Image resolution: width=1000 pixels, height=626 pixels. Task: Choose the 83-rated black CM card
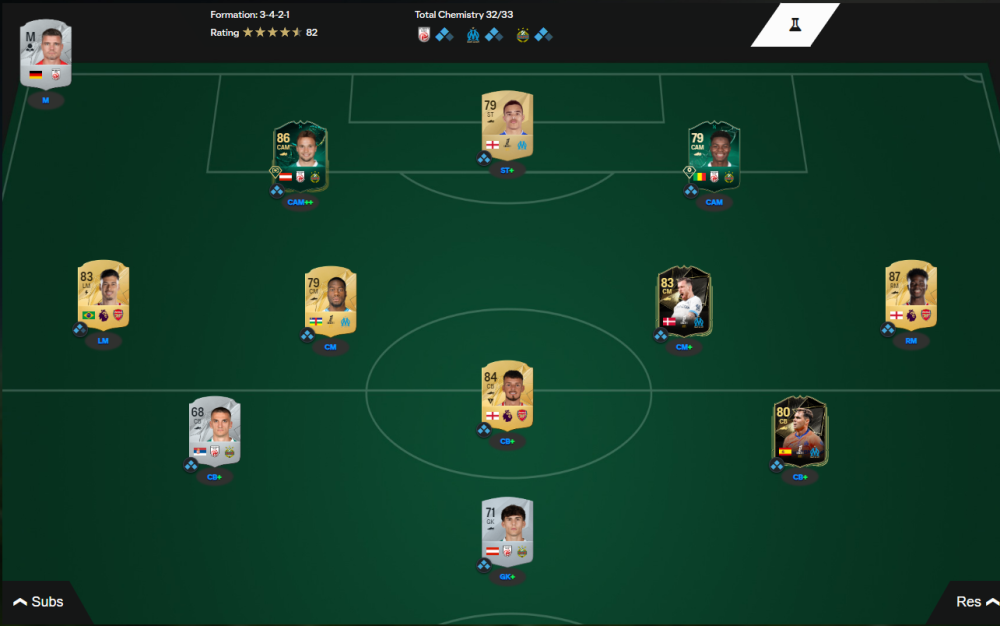684,300
